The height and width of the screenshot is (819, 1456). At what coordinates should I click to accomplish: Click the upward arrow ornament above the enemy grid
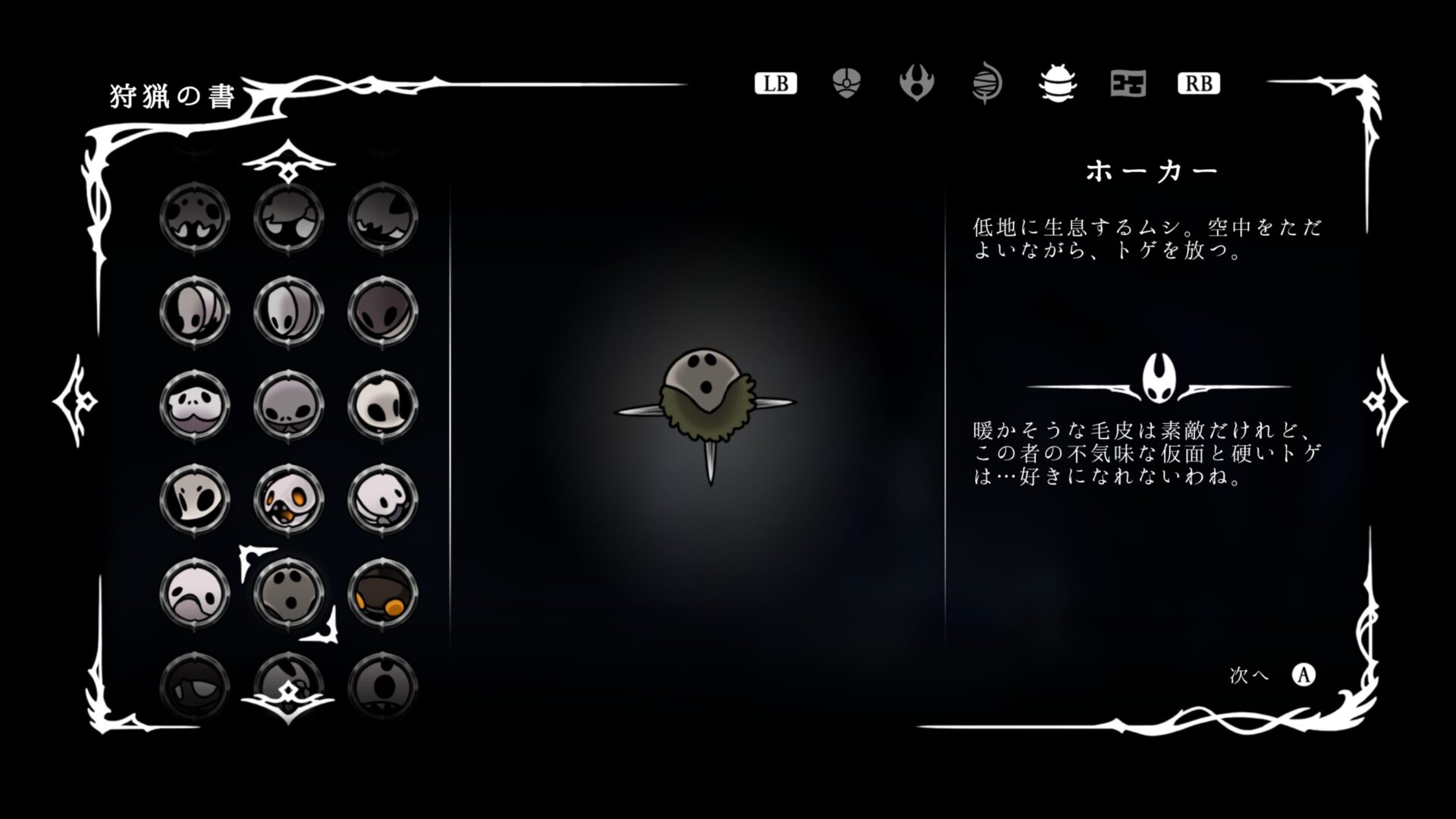click(x=290, y=159)
